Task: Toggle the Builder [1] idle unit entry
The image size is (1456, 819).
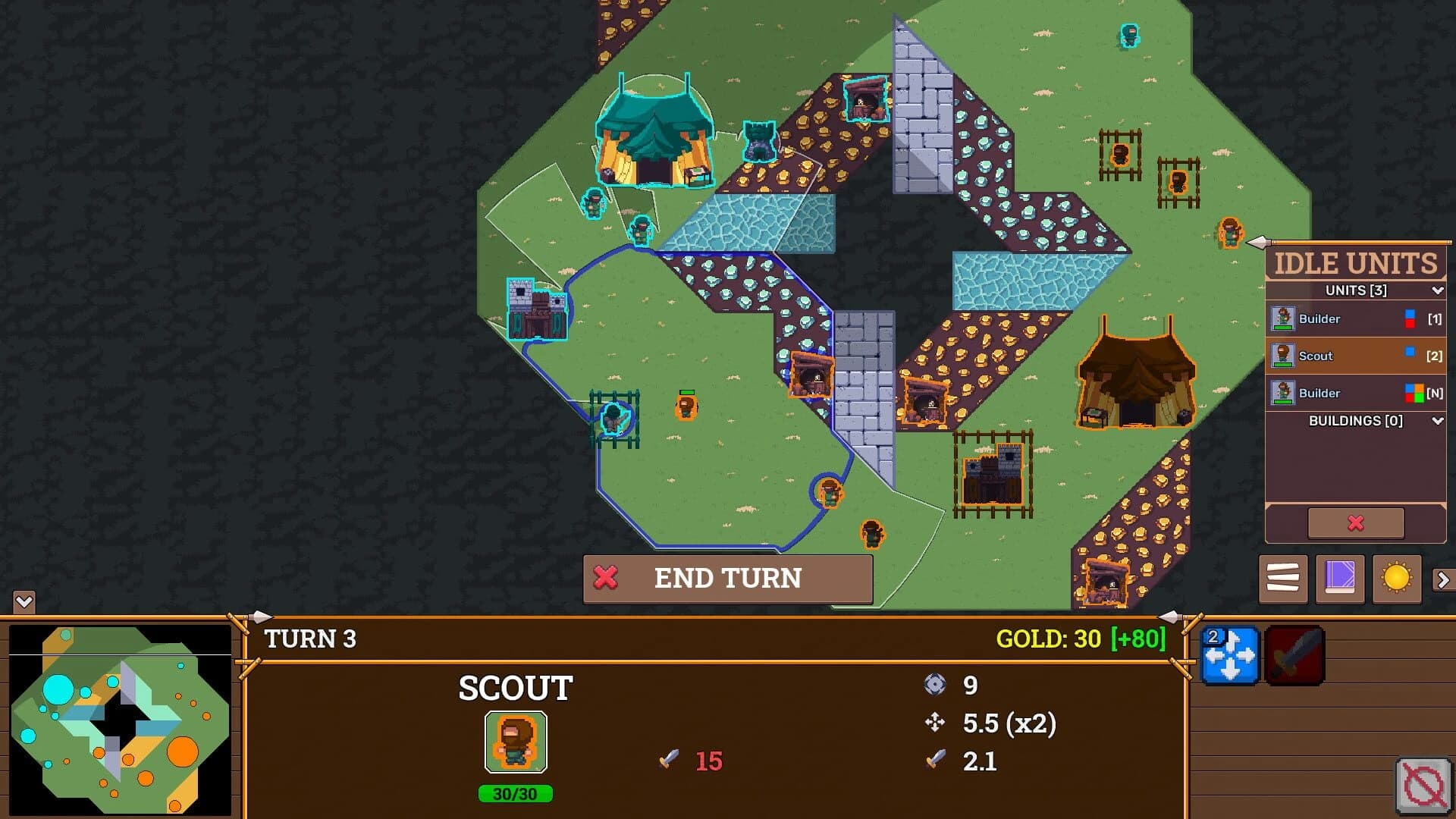Action: pyautogui.click(x=1354, y=318)
